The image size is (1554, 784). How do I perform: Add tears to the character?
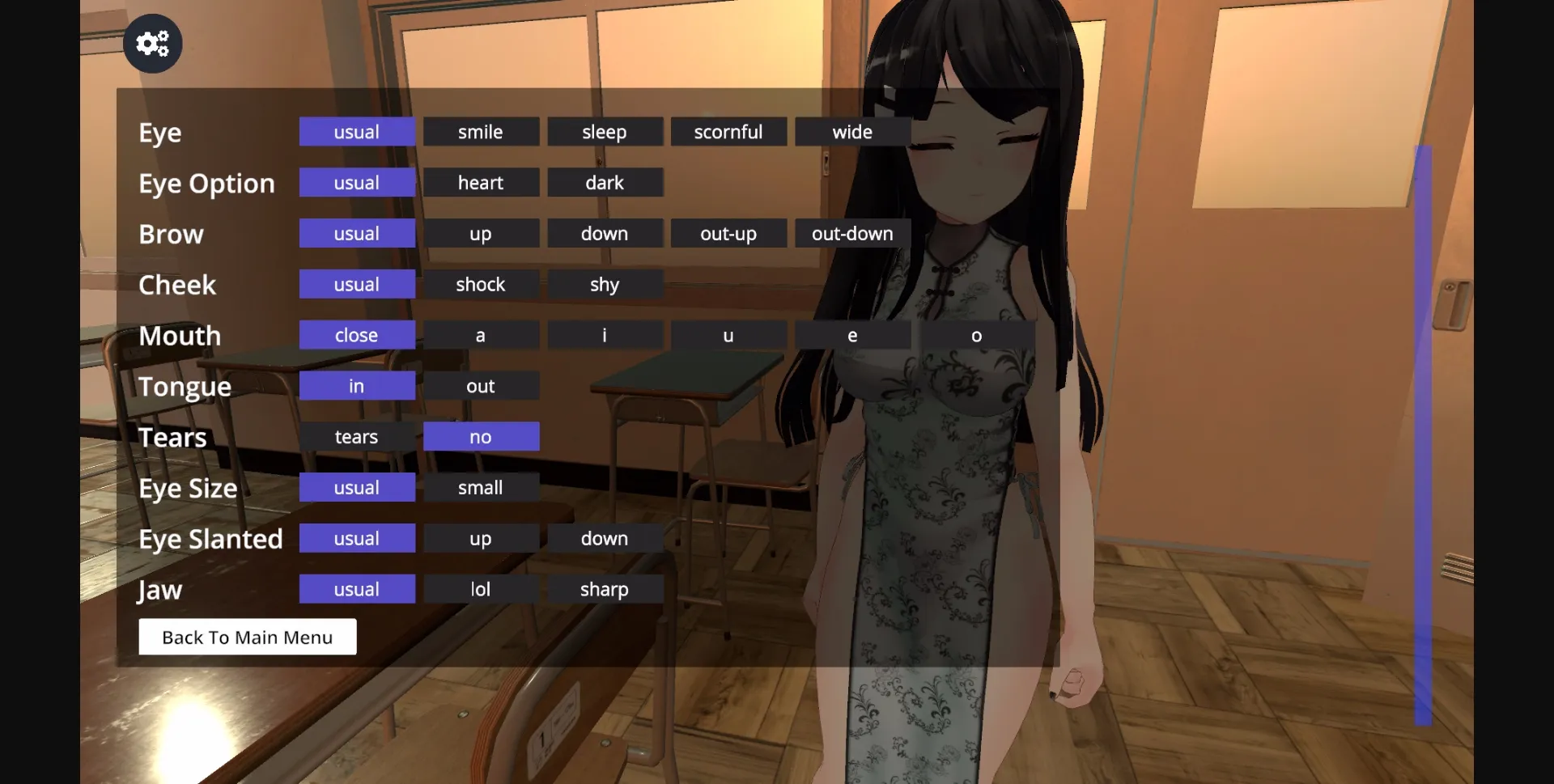point(357,436)
